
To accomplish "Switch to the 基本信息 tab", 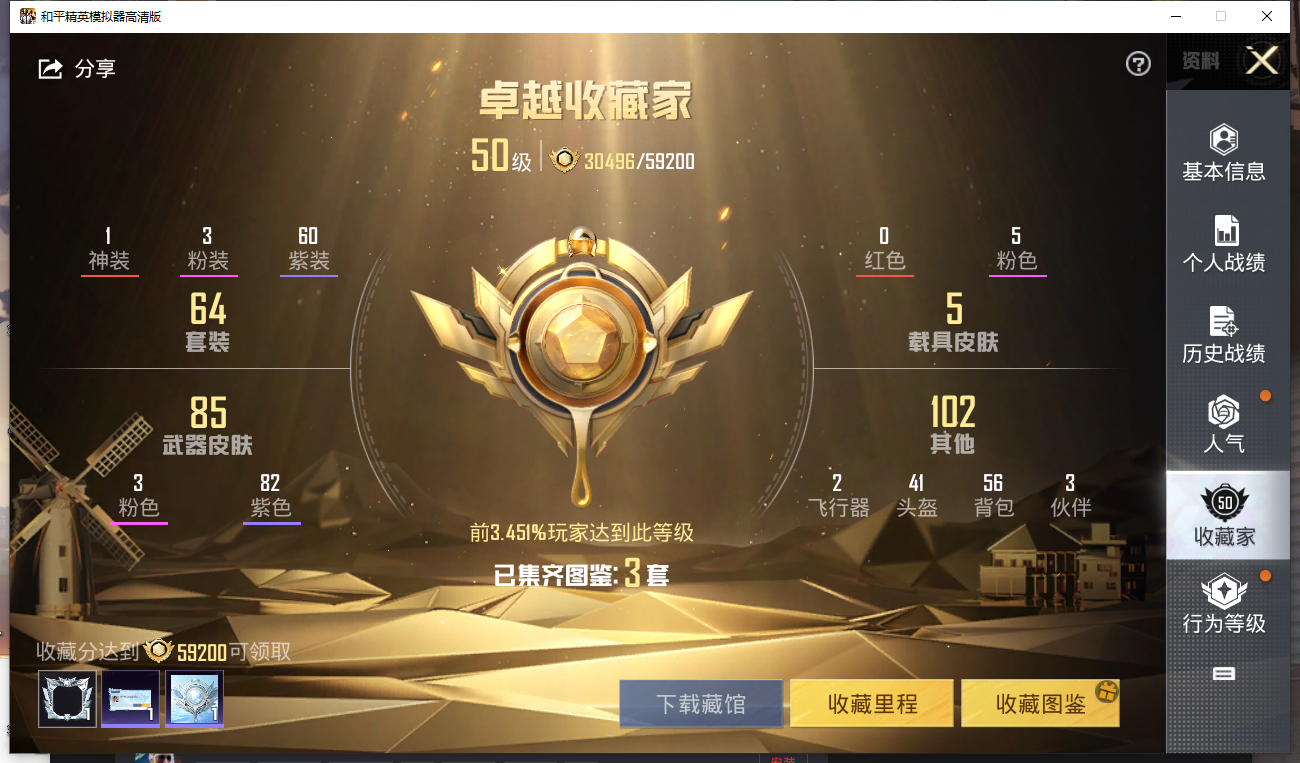I will pos(1224,153).
